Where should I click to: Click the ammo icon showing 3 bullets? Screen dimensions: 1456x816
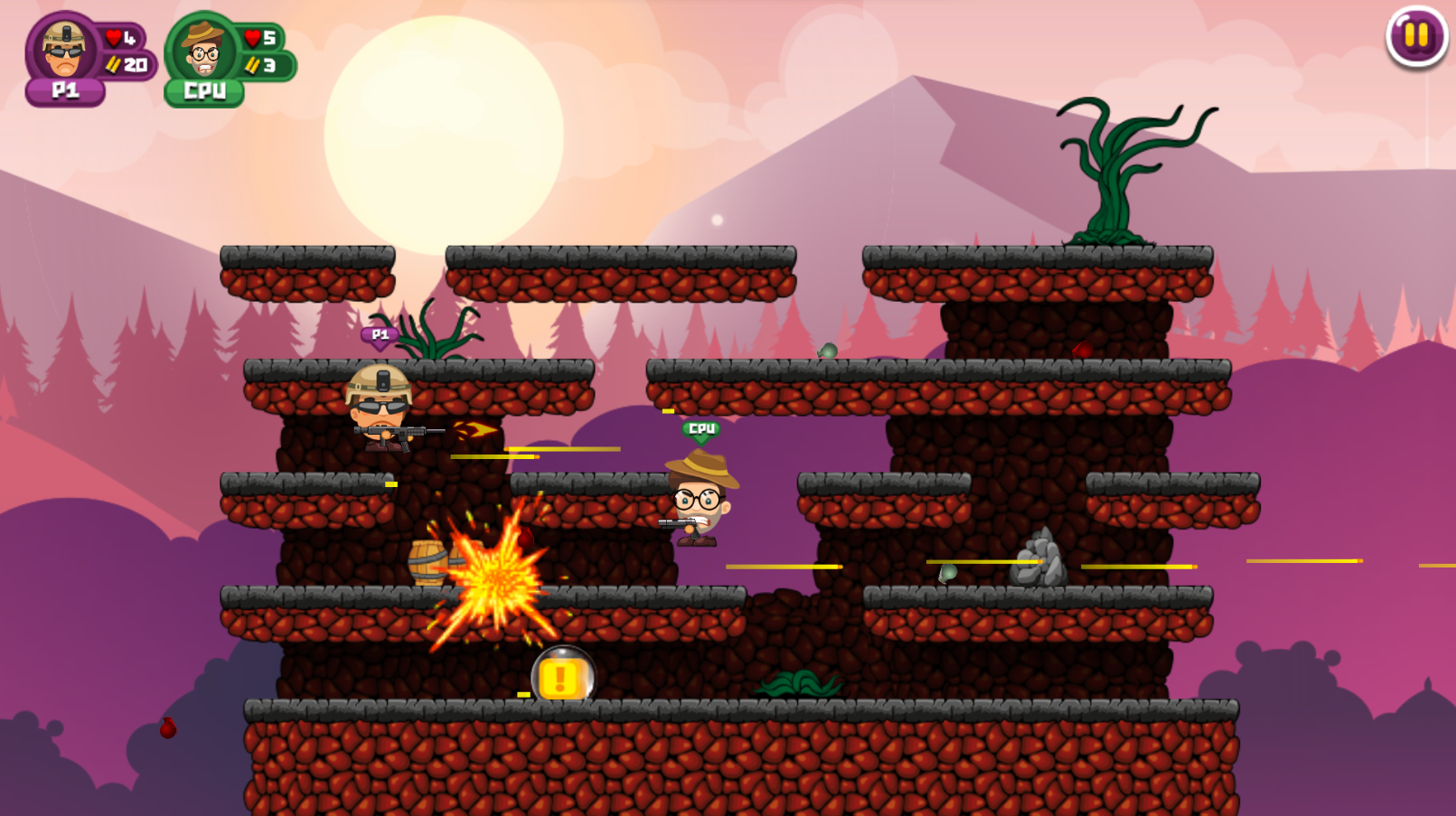coord(253,64)
